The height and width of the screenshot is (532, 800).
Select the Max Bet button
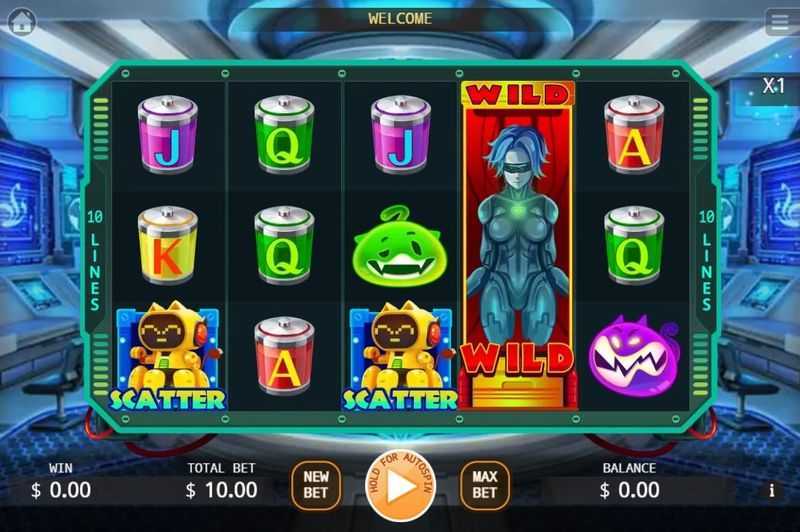485,485
